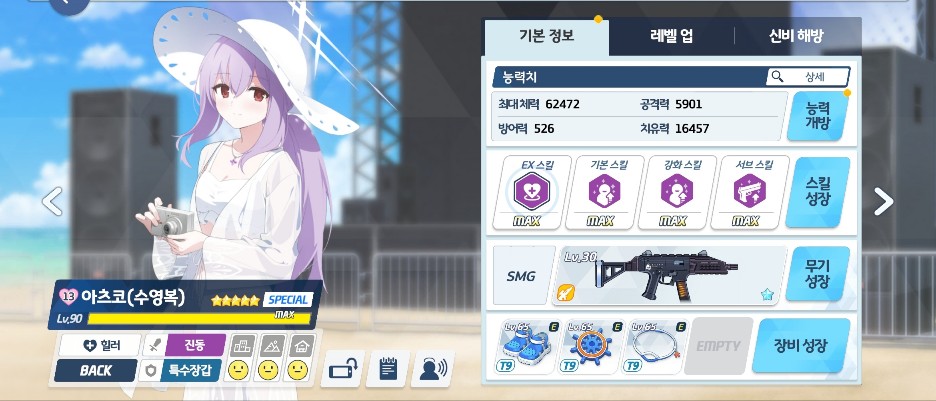The height and width of the screenshot is (401, 936).
Task: Select the ship wheel badge equipment slot
Action: pos(590,347)
